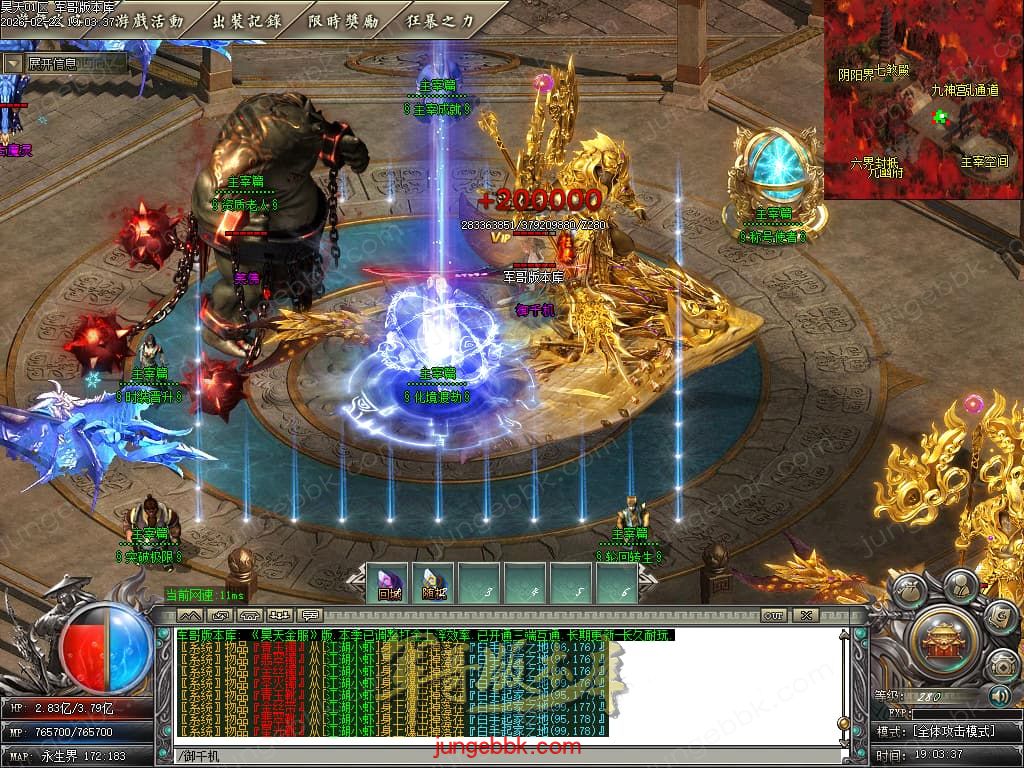Click the OUT button on chat bar
The image size is (1024, 768).
(x=773, y=615)
